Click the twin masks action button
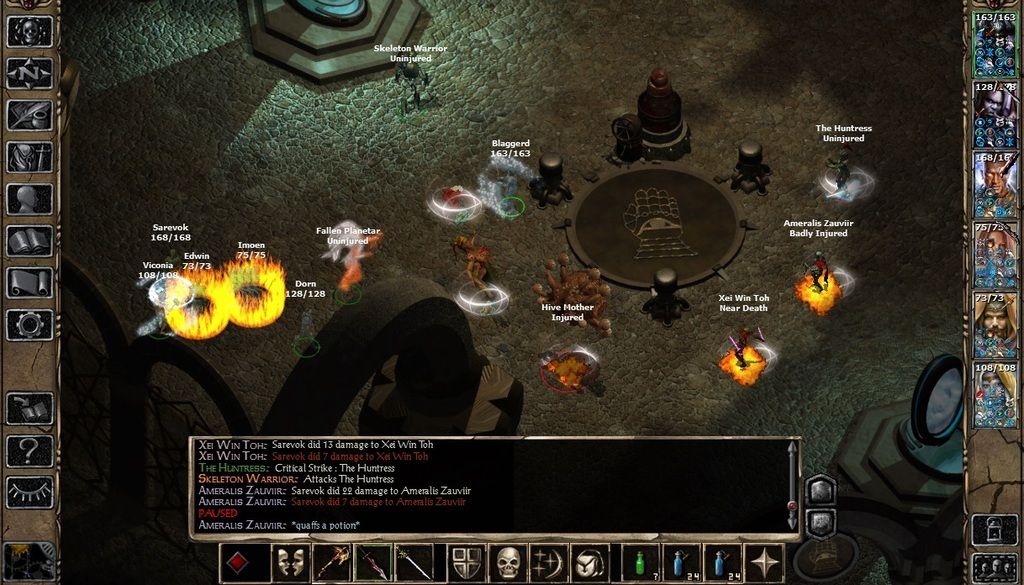This screenshot has height=585, width=1024. [x=291, y=563]
